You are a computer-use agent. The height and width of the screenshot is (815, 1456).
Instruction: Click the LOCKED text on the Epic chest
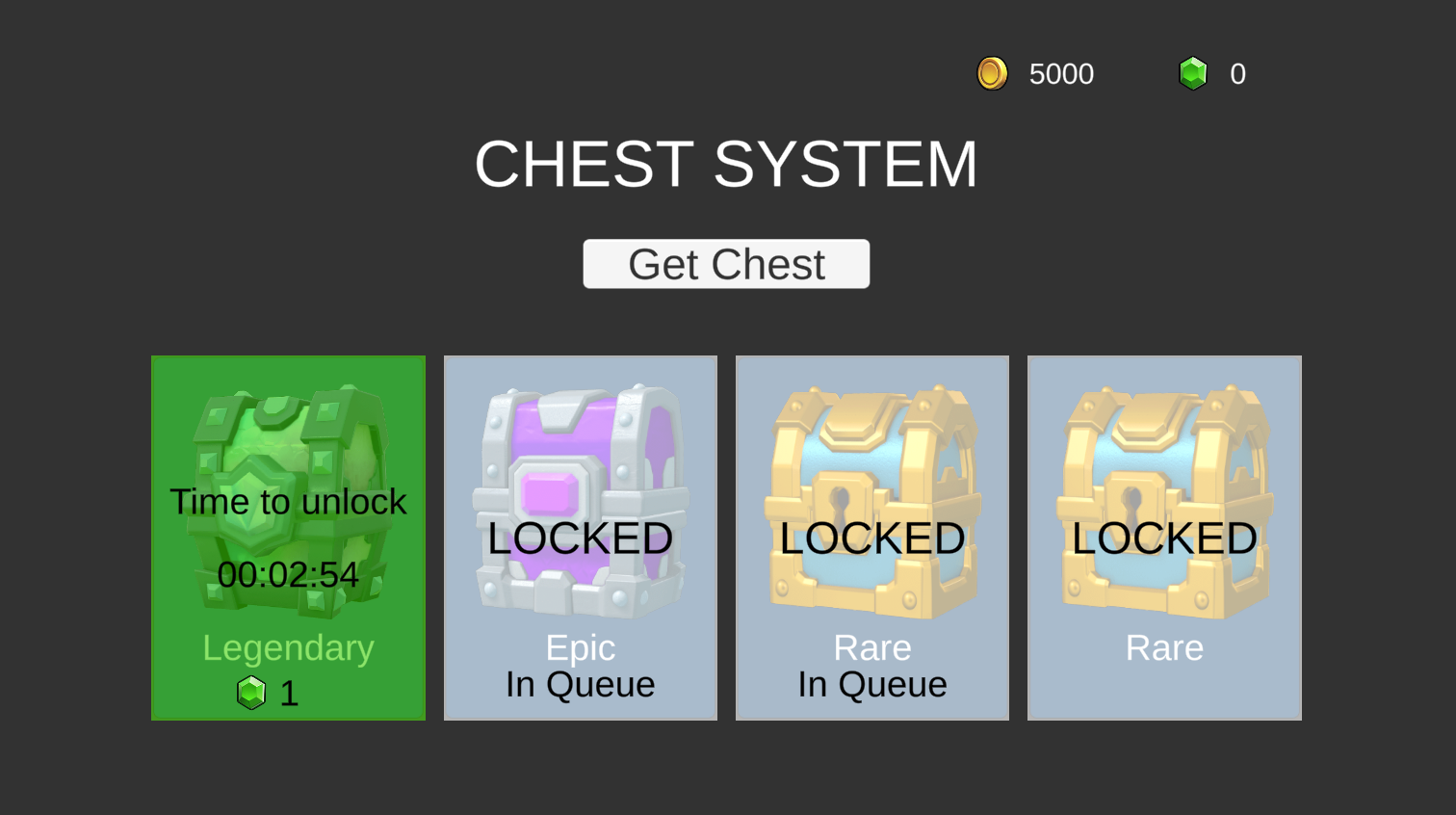tap(580, 538)
